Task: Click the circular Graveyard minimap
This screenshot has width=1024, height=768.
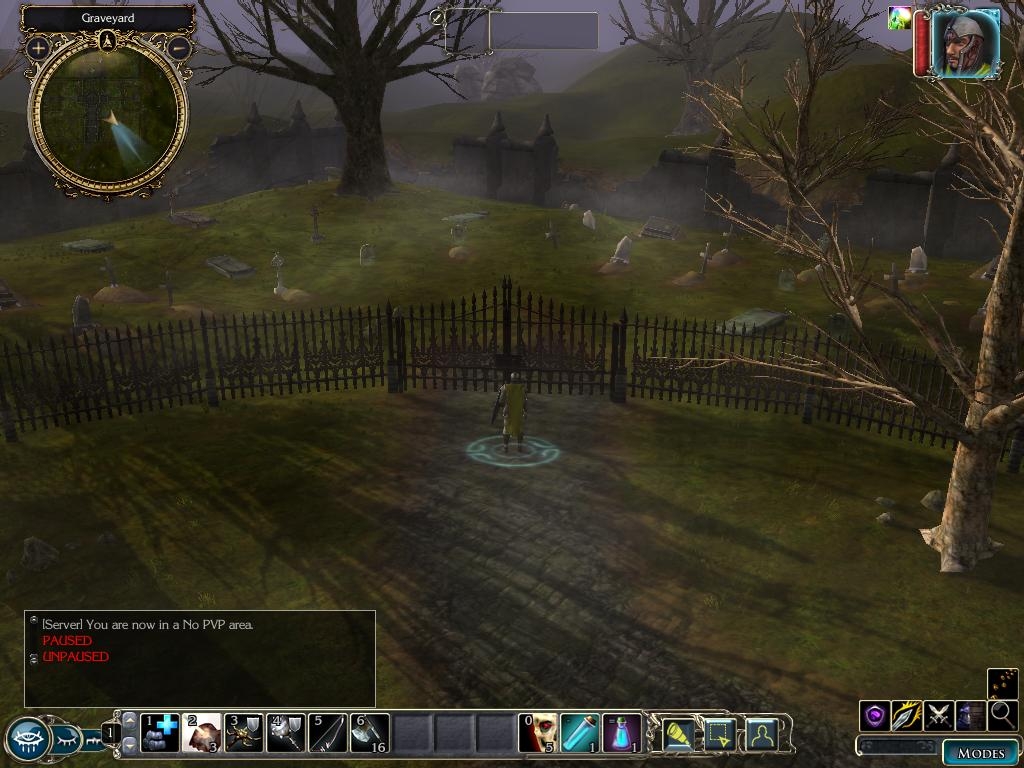Action: (x=108, y=115)
